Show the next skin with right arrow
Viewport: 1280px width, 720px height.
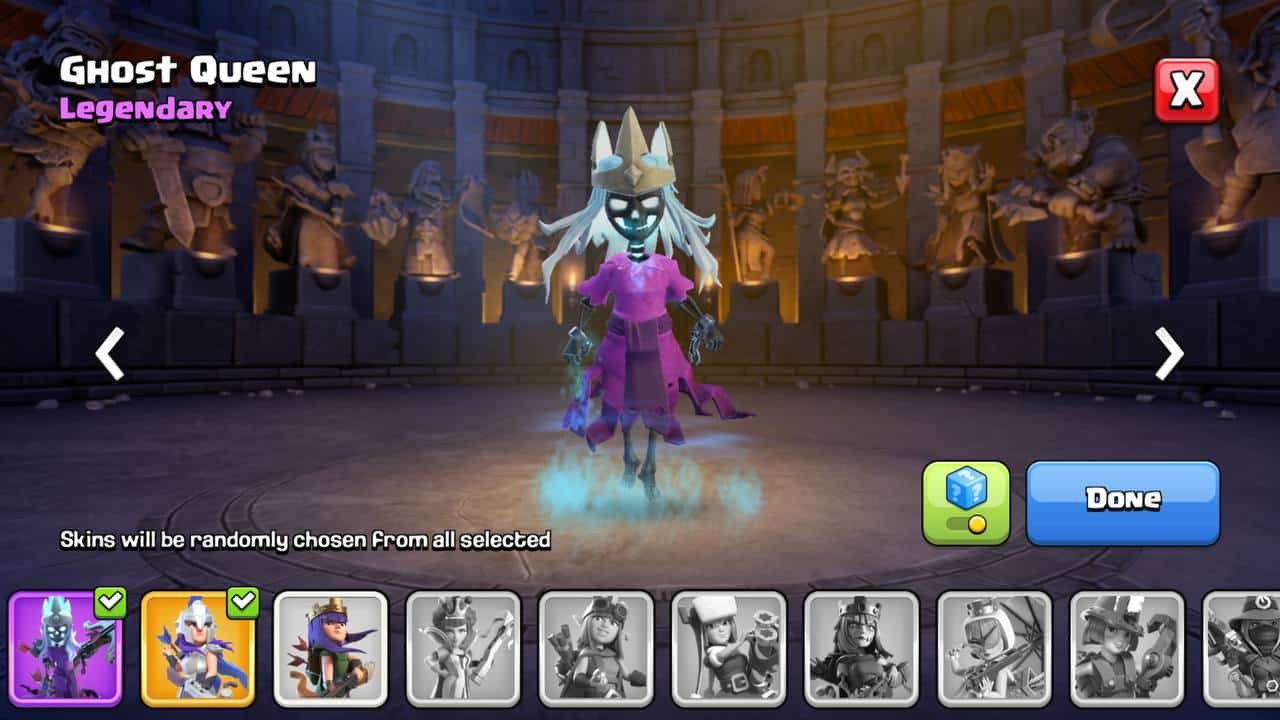(x=1169, y=353)
